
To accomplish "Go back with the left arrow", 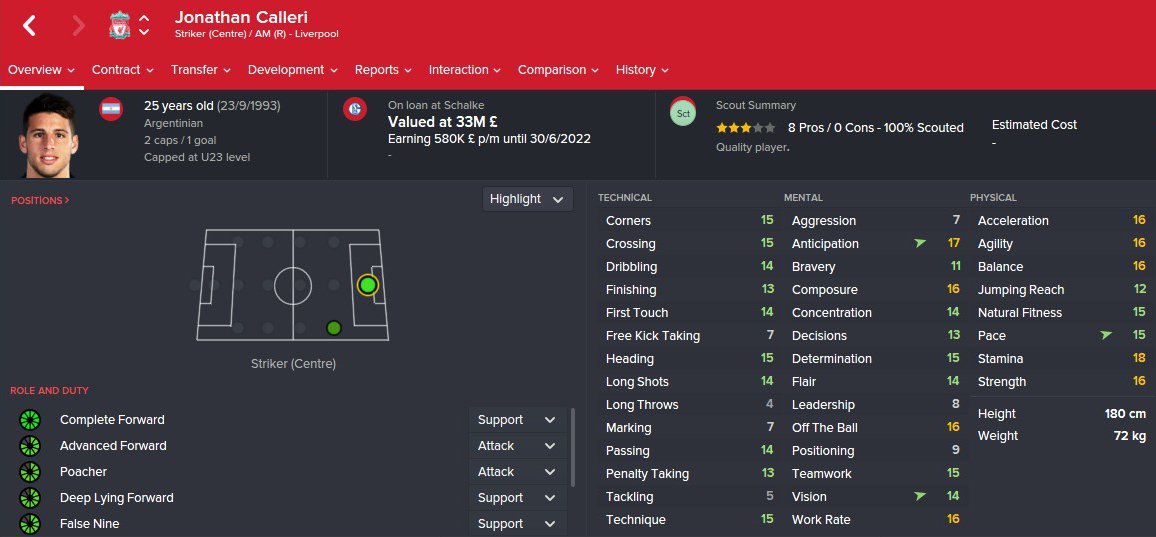I will (29, 26).
